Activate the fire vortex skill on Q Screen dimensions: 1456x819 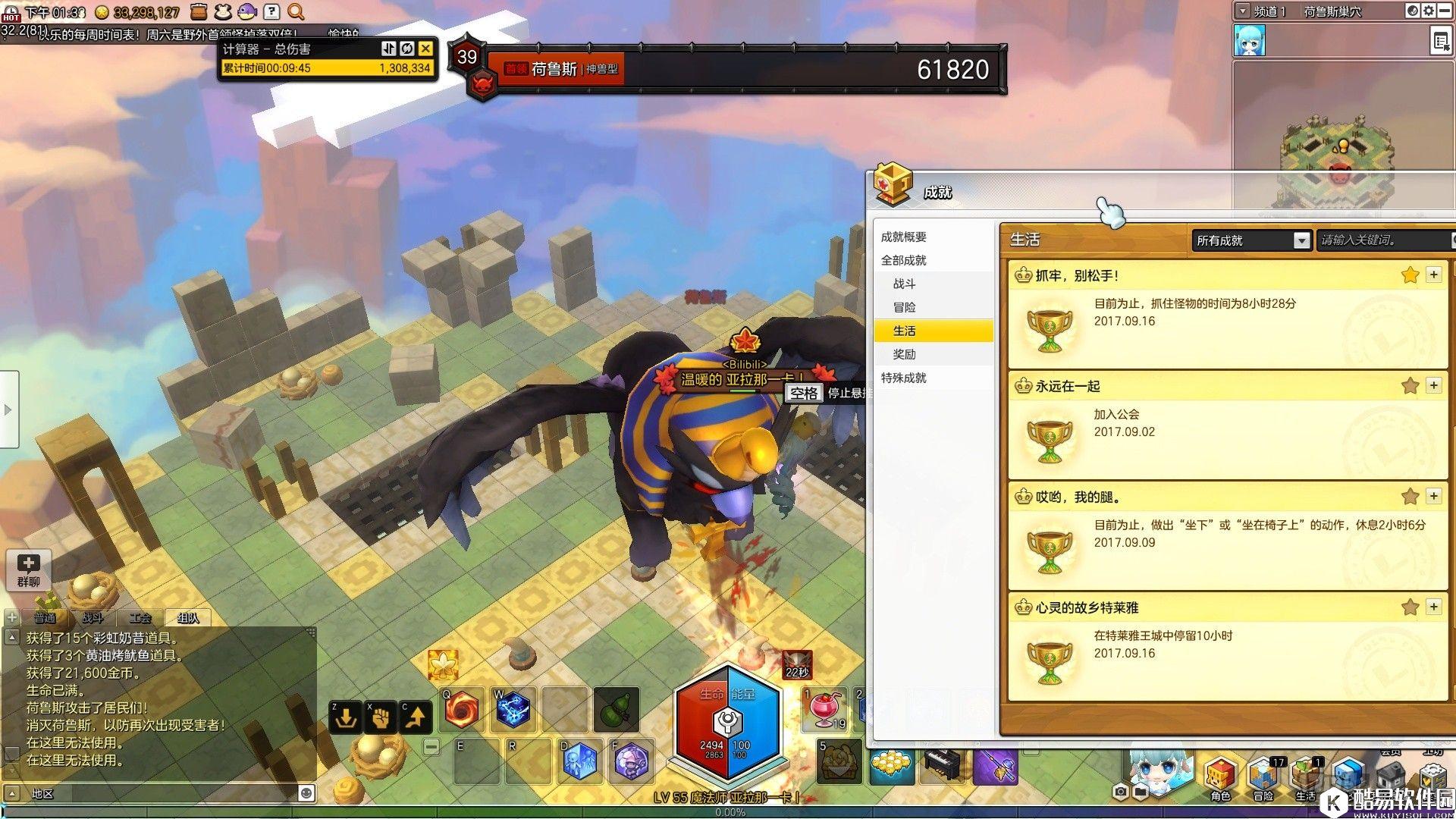click(x=463, y=711)
